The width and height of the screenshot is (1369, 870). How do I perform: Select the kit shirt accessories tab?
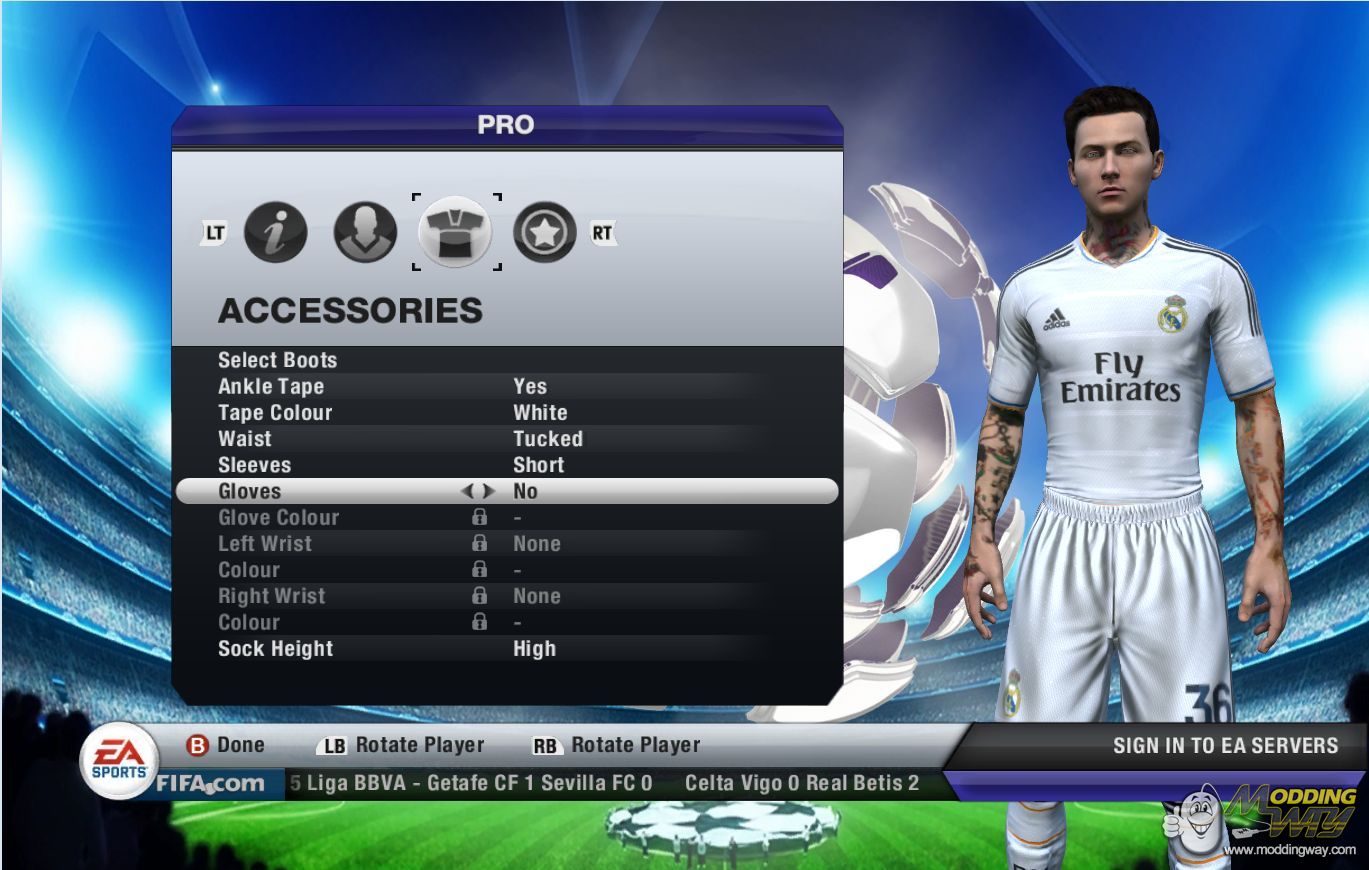tap(455, 233)
